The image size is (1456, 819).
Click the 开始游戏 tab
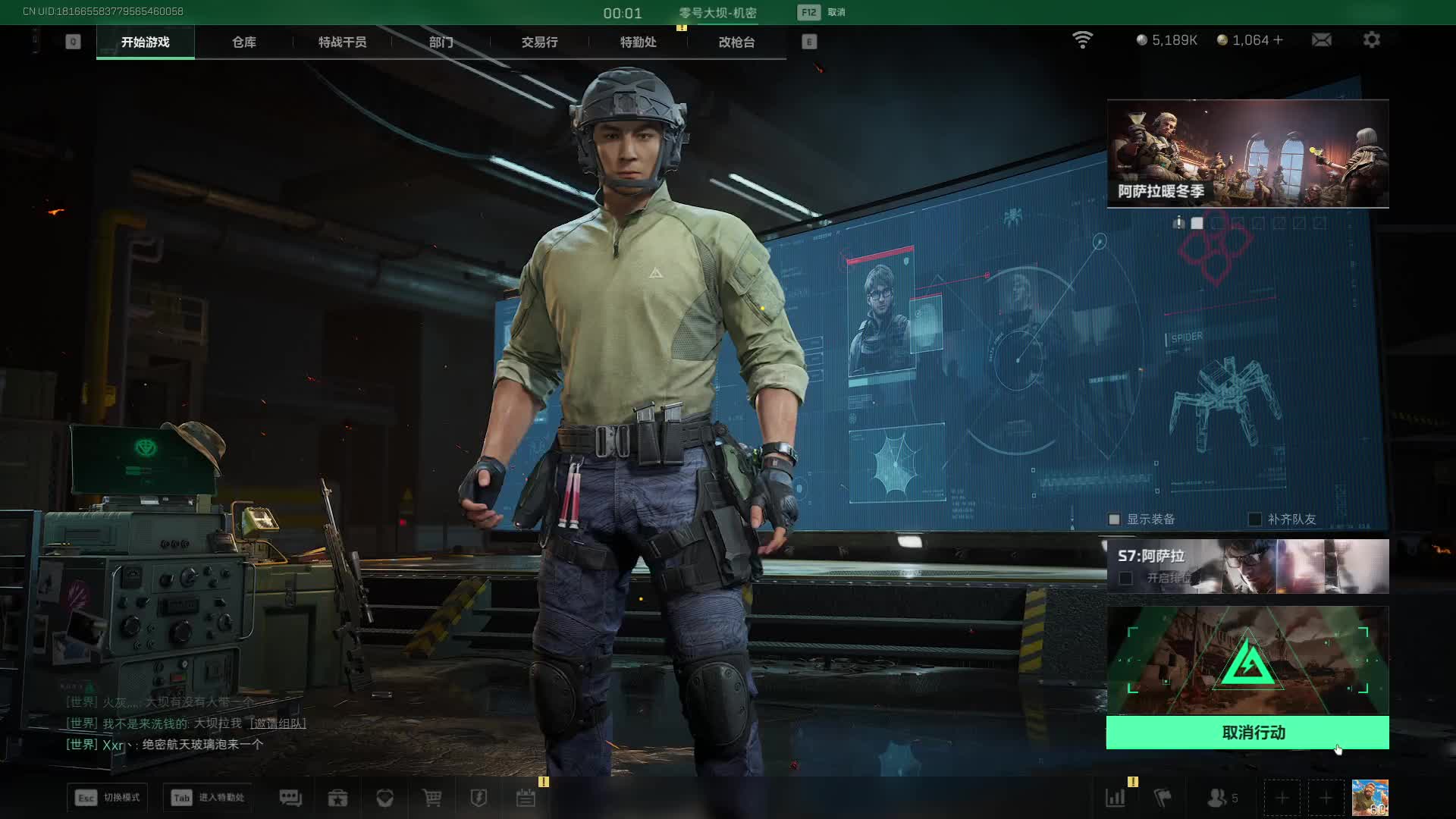point(146,42)
